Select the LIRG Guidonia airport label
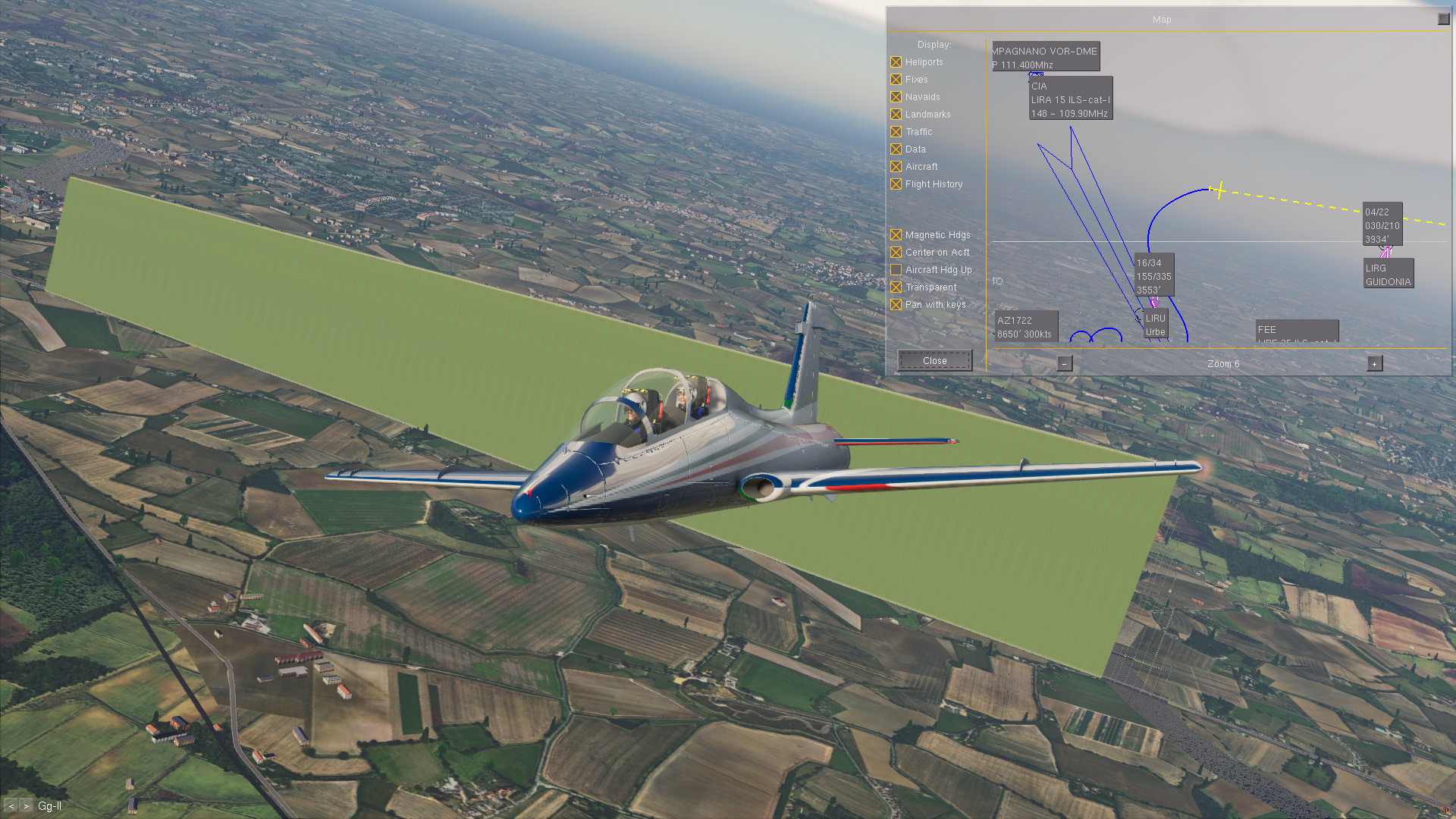This screenshot has width=1456, height=819. (1388, 275)
